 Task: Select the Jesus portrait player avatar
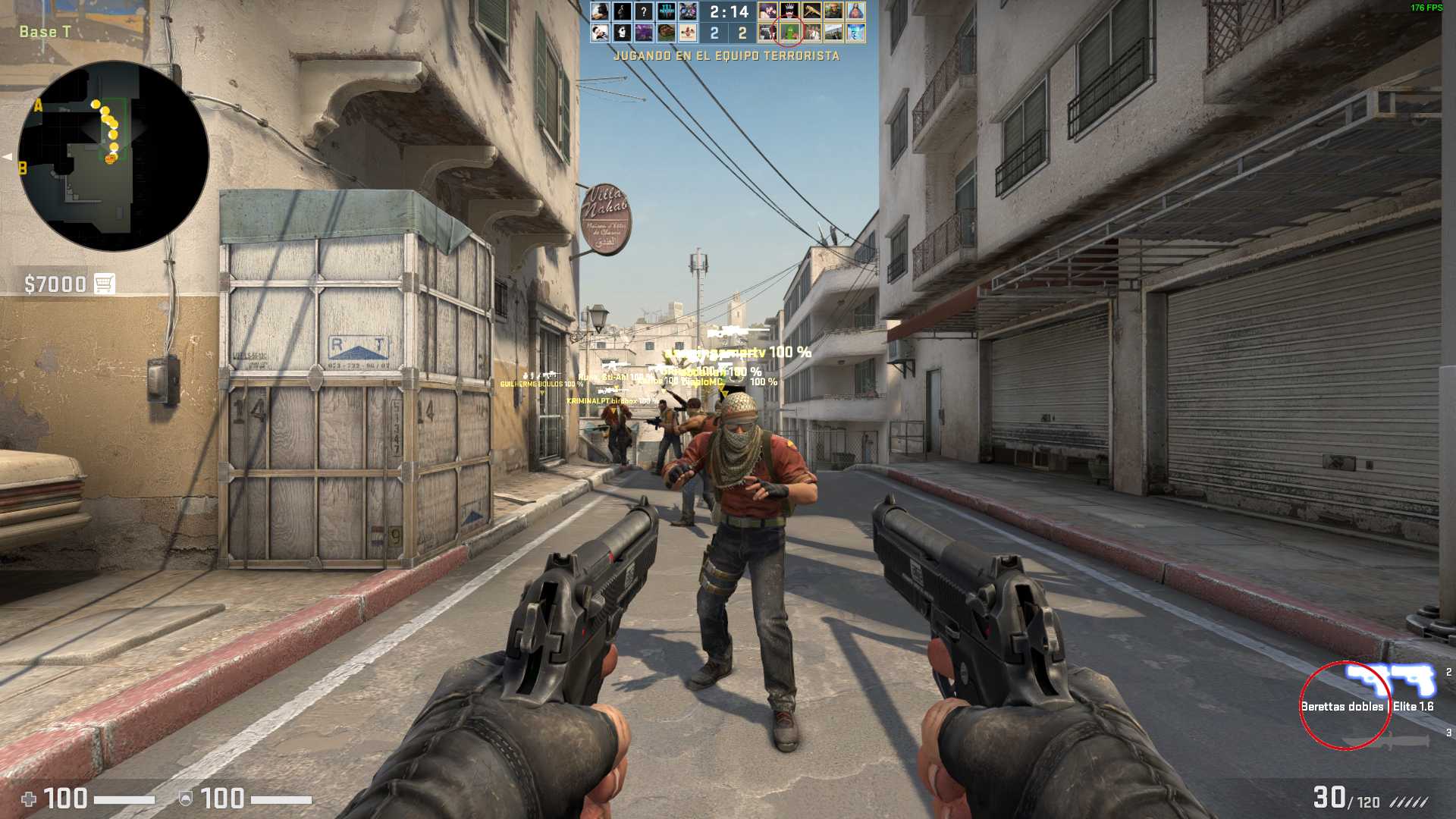tap(856, 11)
